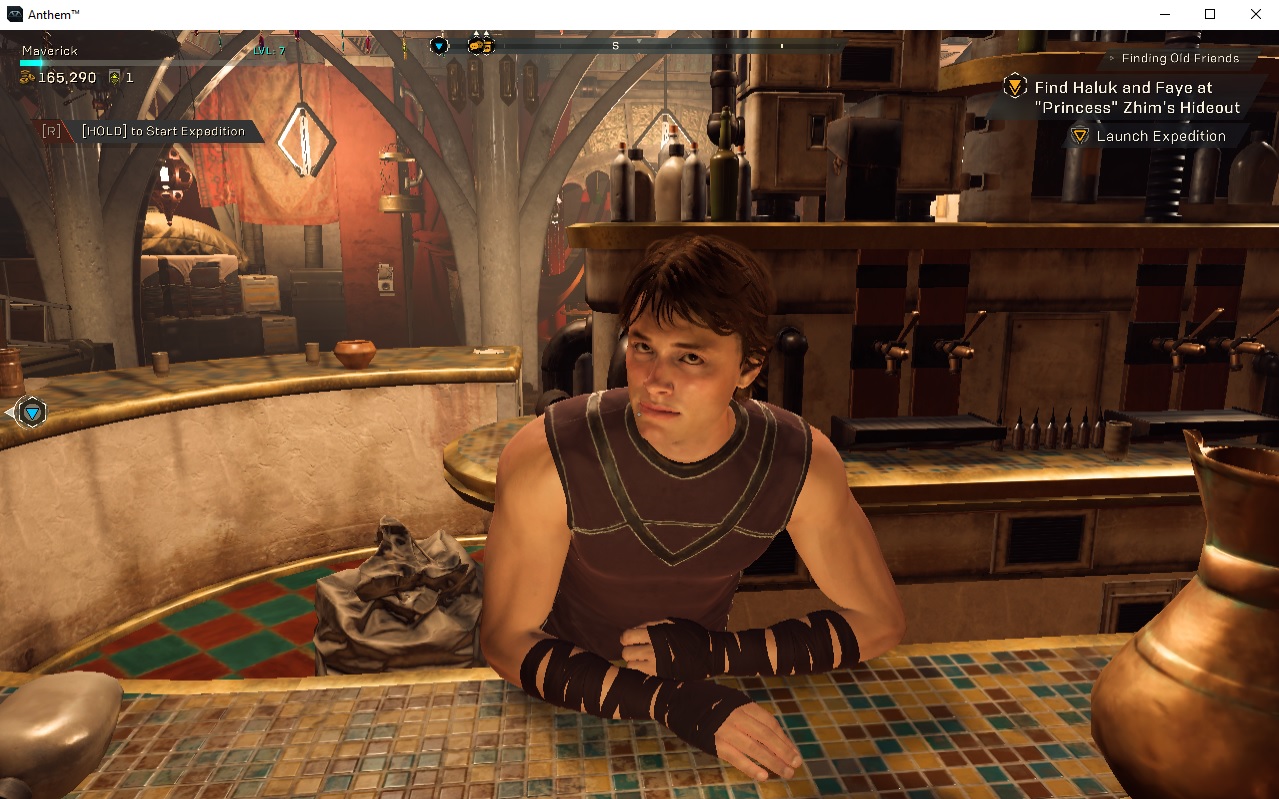Screen dimensions: 1279x799
Task: Click the blue off-screen objective indicator
Action: [x=32, y=412]
